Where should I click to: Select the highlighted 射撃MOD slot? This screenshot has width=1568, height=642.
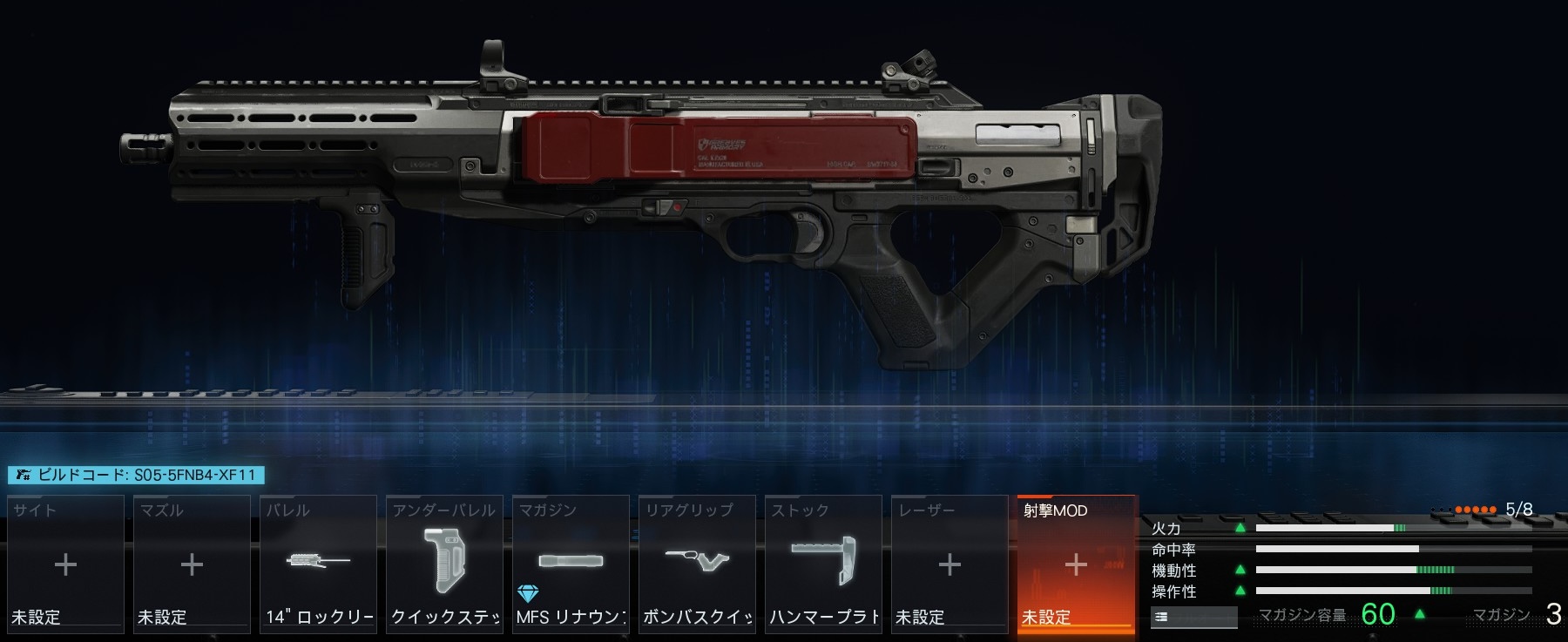point(1076,563)
